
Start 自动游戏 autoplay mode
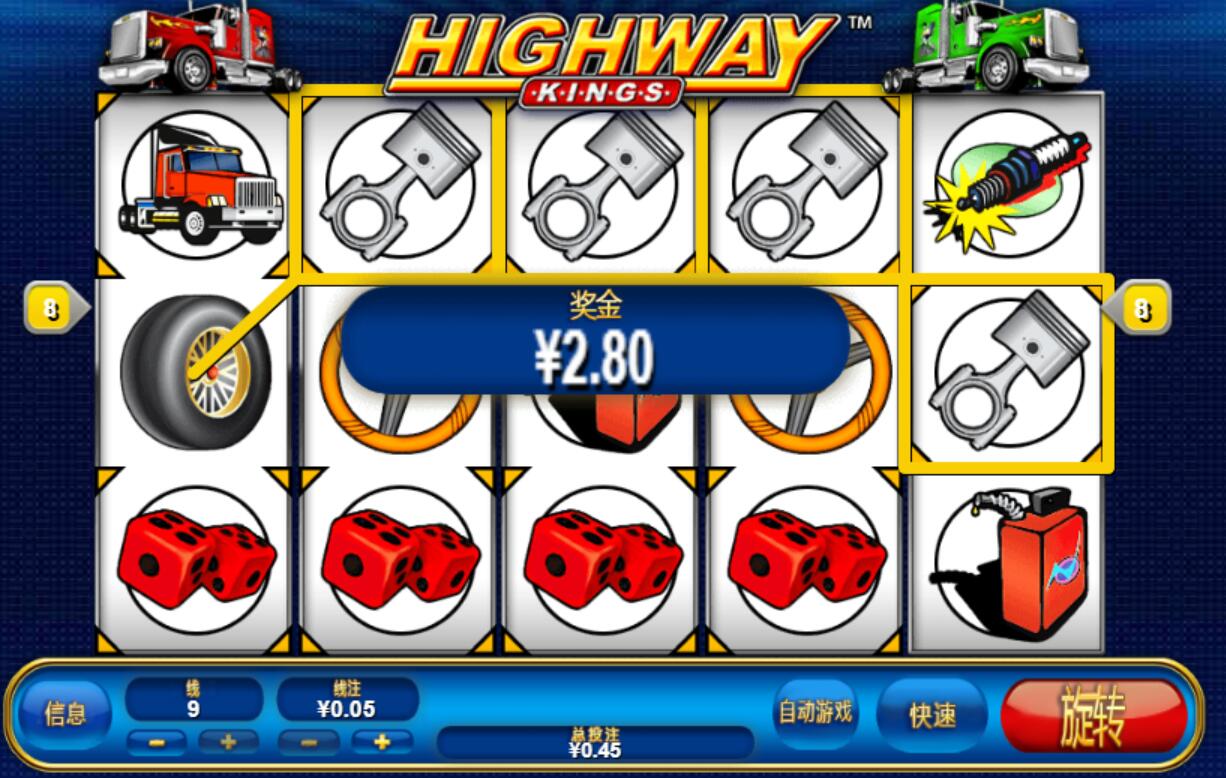pos(815,712)
